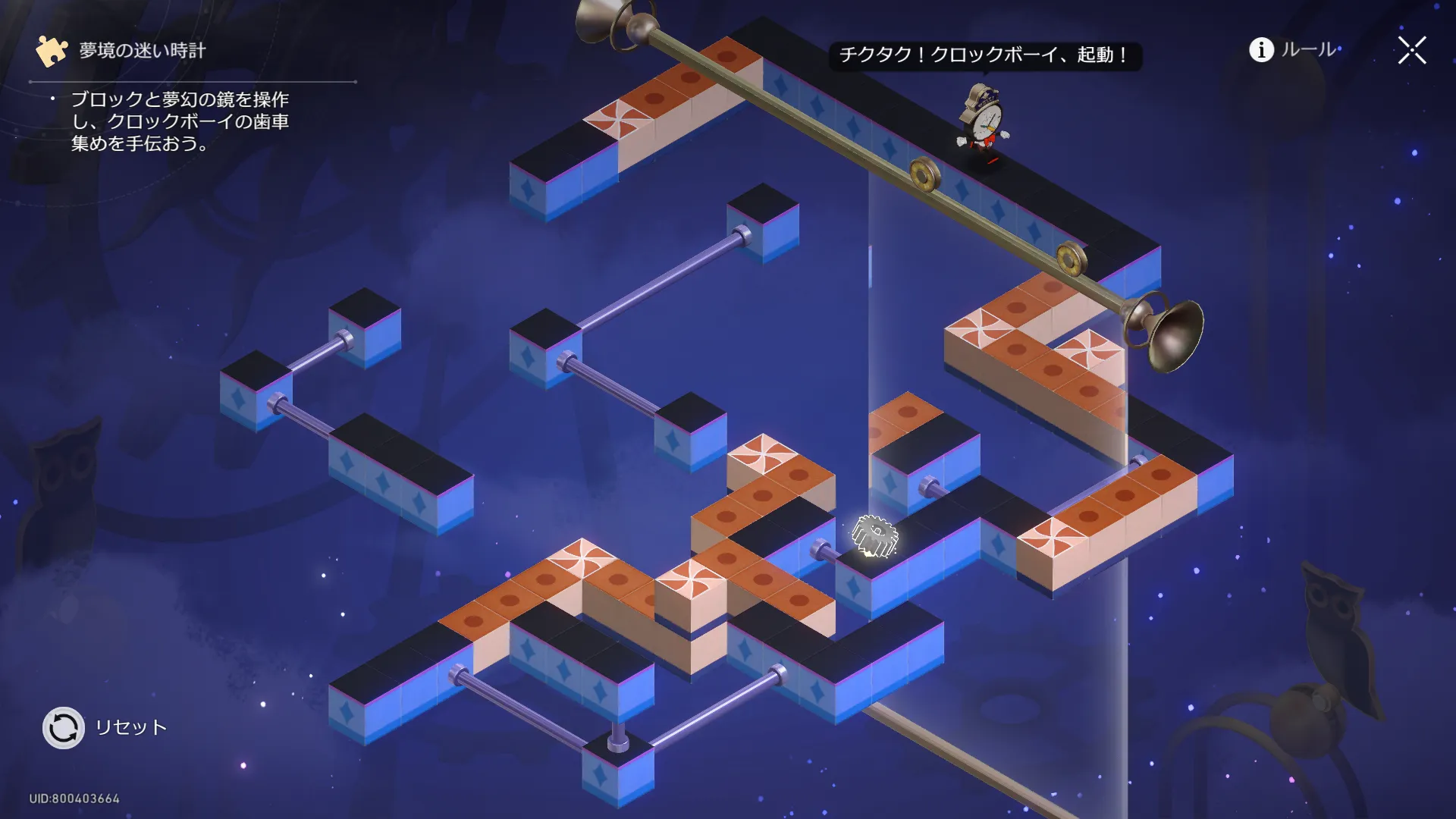Open the ルール rules info button
This screenshot has height=819, width=1456.
coord(1292,50)
